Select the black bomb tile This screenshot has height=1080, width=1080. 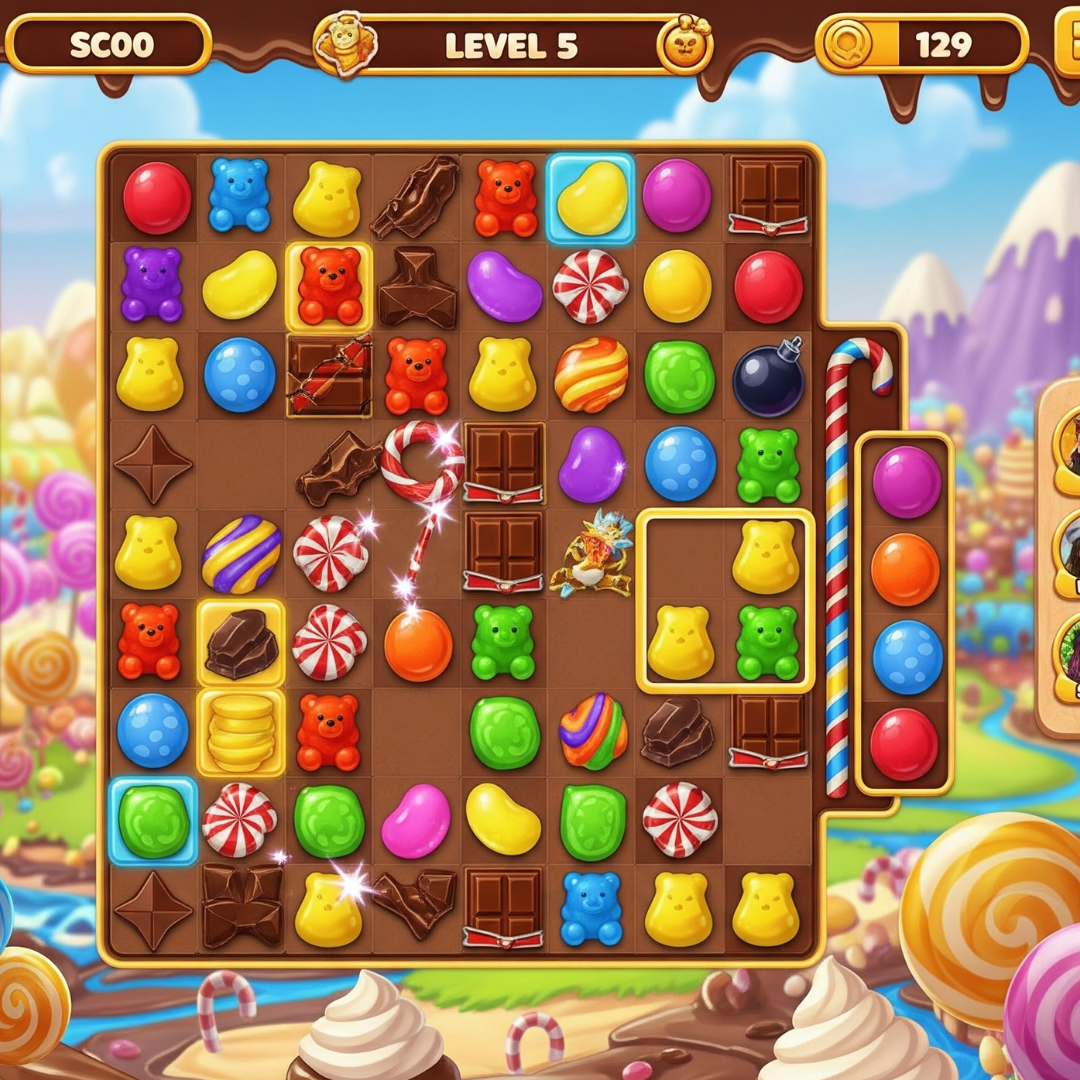(768, 377)
